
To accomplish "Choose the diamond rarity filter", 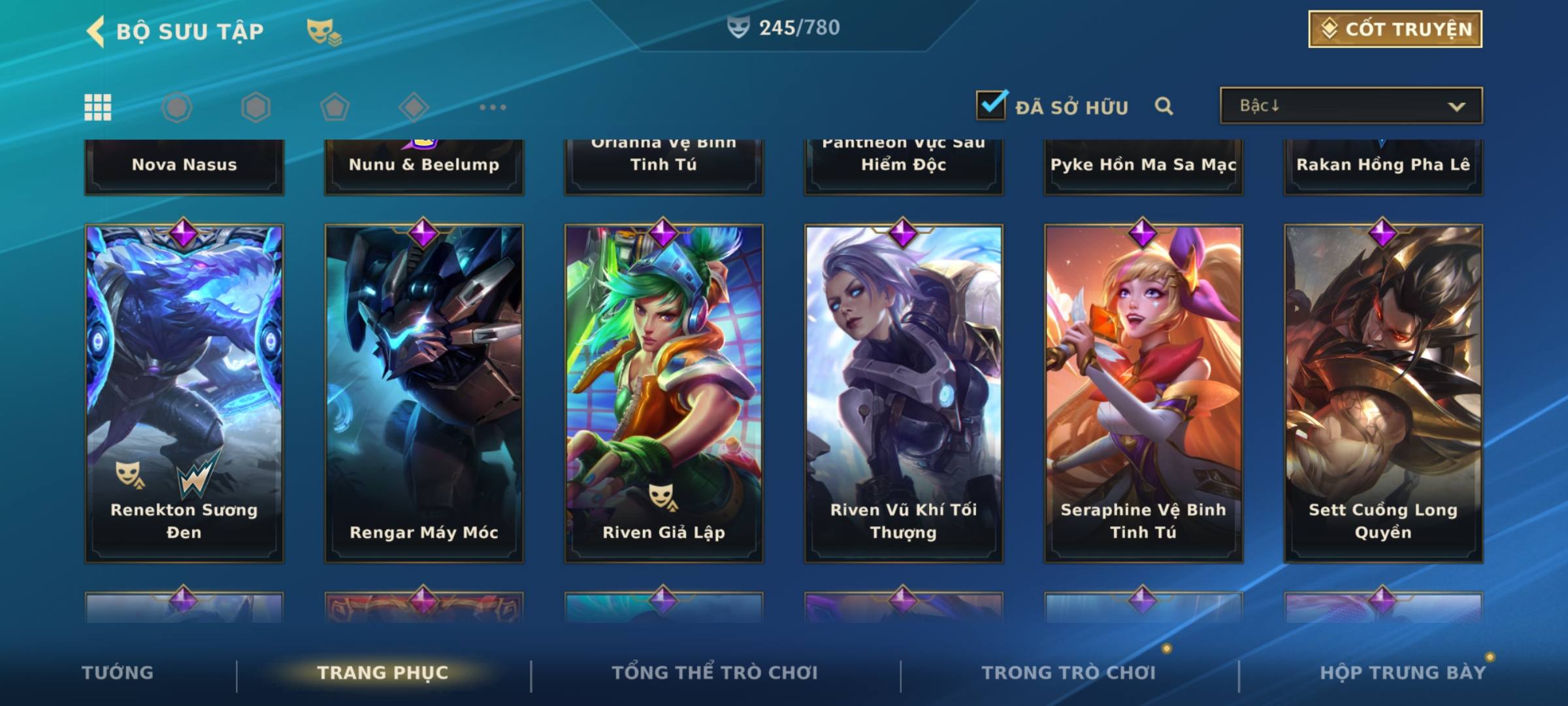I will [x=414, y=107].
